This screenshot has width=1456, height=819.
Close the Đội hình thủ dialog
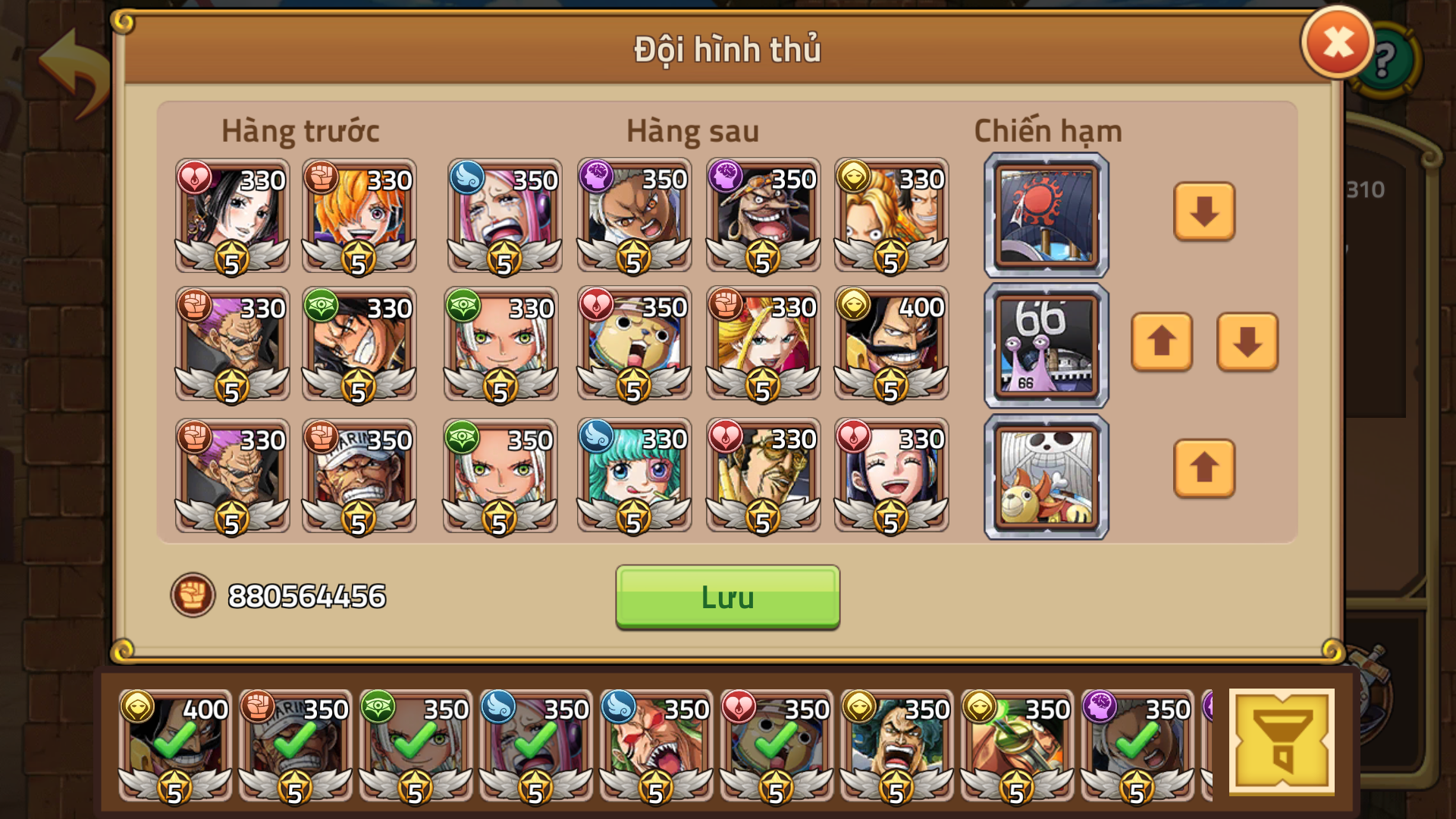point(1337,42)
